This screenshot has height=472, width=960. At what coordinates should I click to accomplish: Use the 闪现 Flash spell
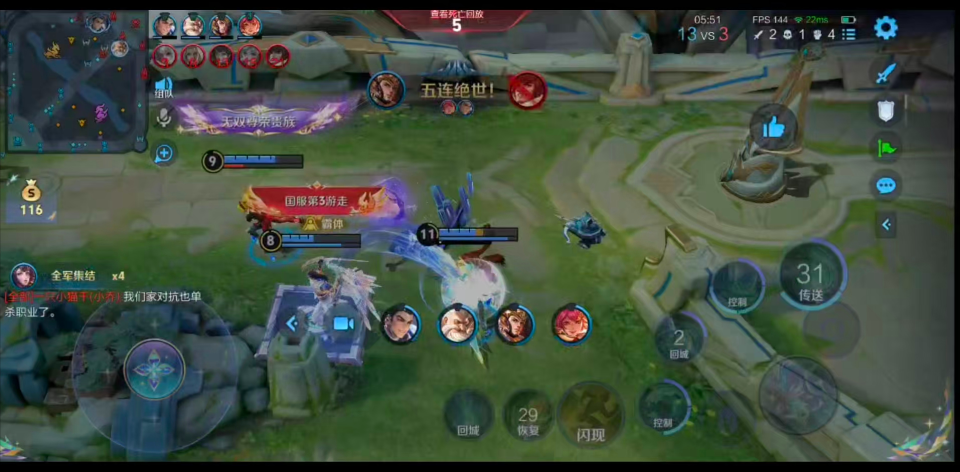point(590,413)
